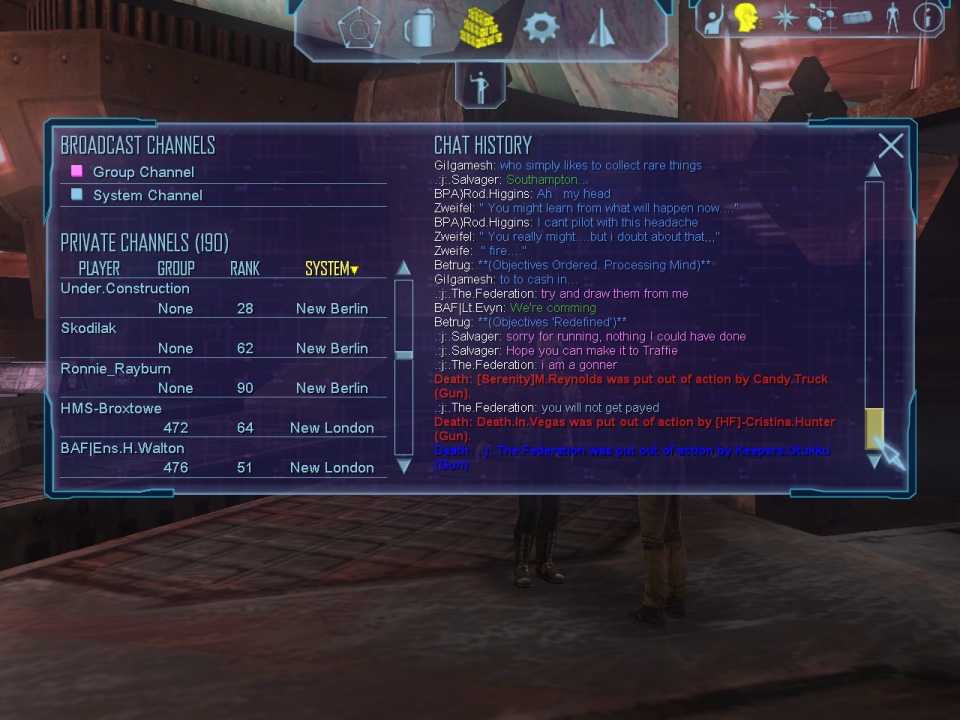960x720 pixels.
Task: Choose BAF|Ens.H.Walton from the player list
Action: [122, 448]
